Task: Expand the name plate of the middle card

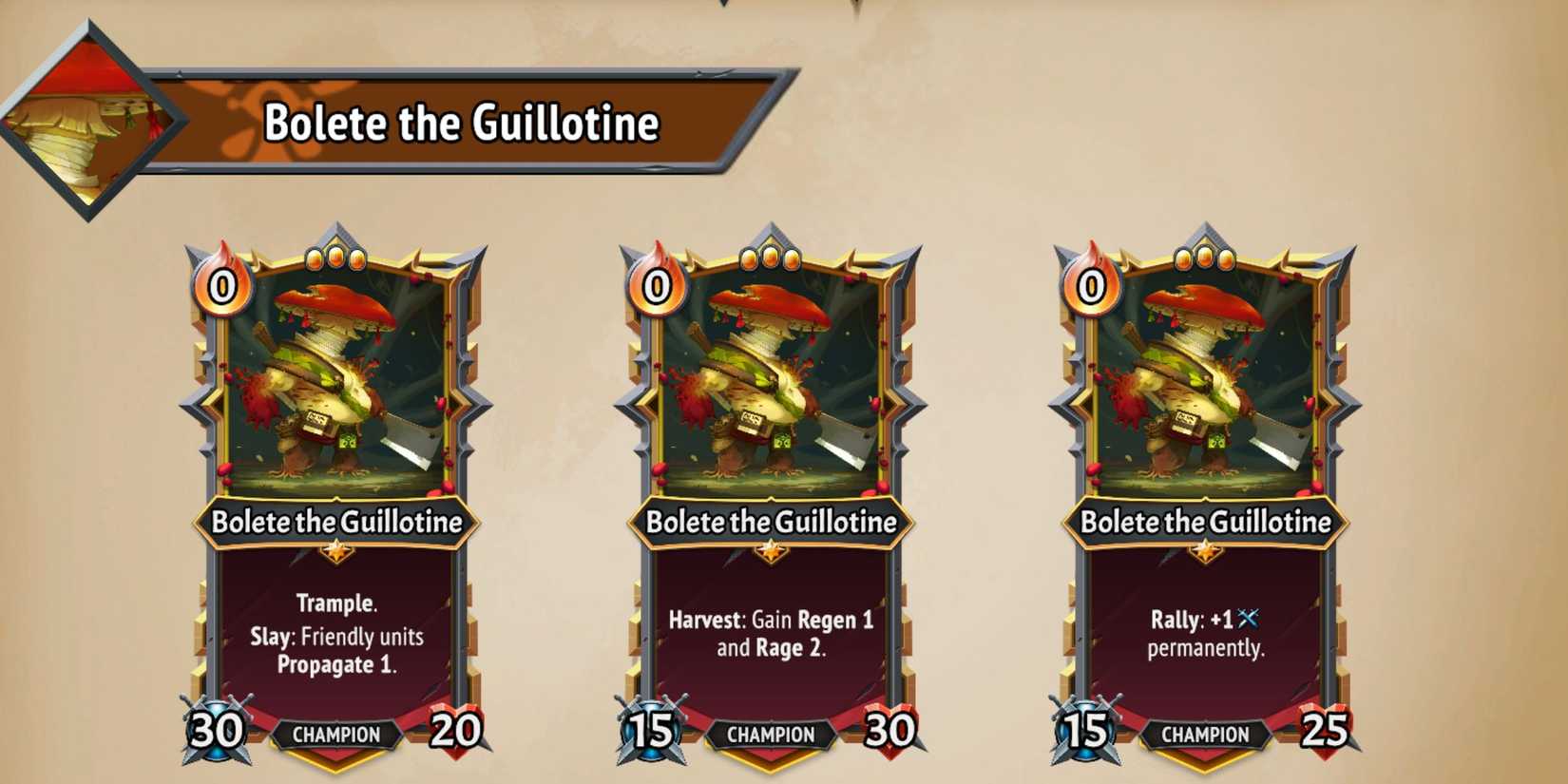Action: (x=772, y=522)
